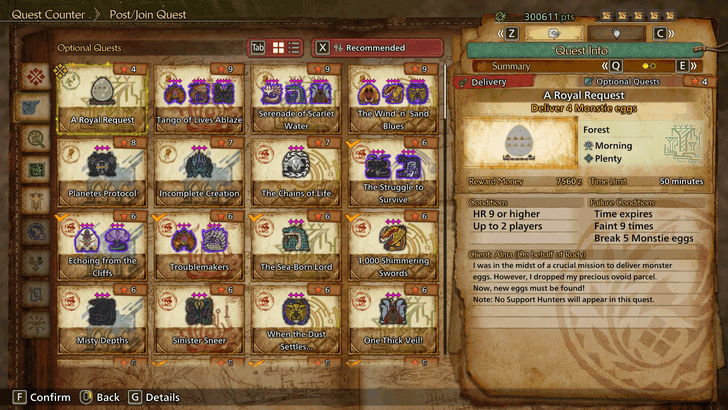Open the Summary section of Quest Info

[530, 66]
